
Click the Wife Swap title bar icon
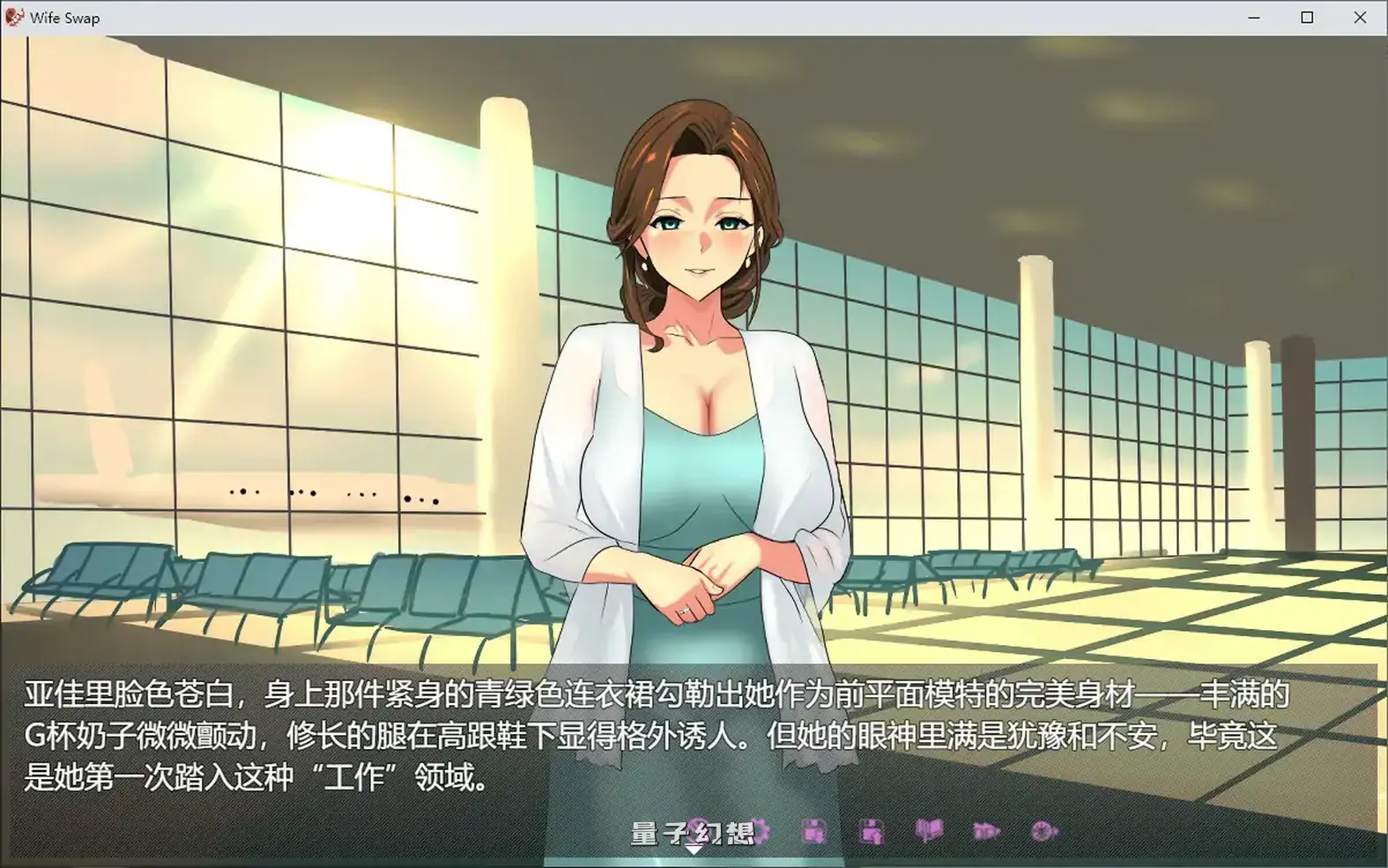[13, 17]
